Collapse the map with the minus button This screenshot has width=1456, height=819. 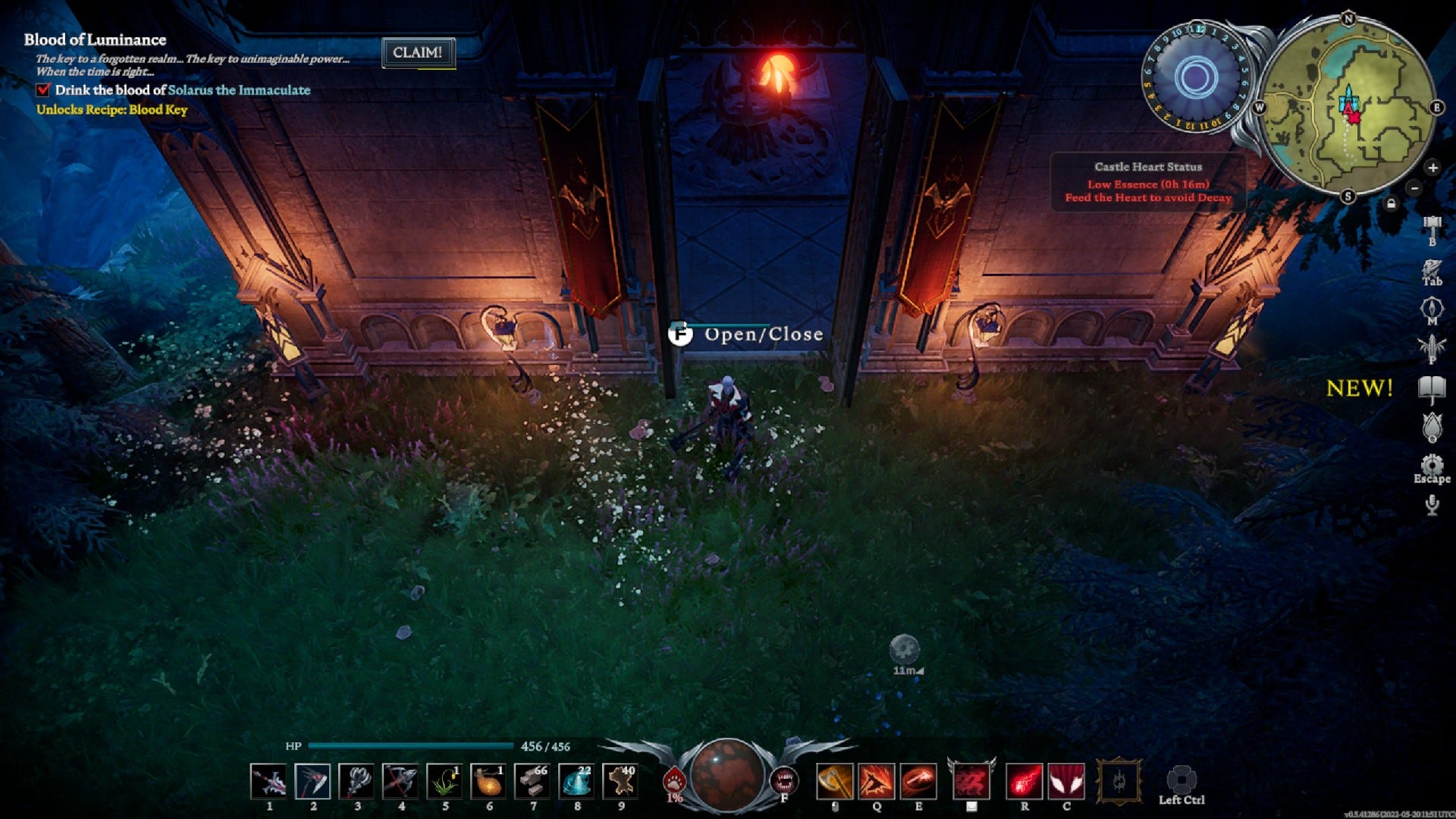click(x=1414, y=188)
